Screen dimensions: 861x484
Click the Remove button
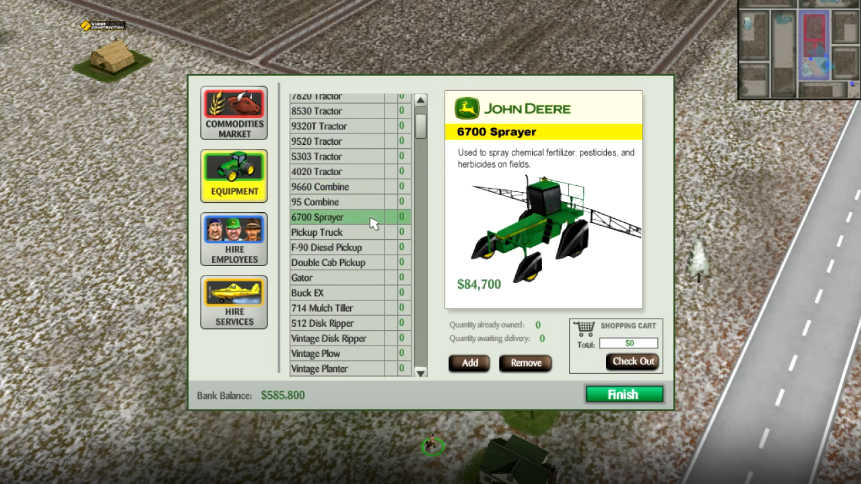coord(526,363)
